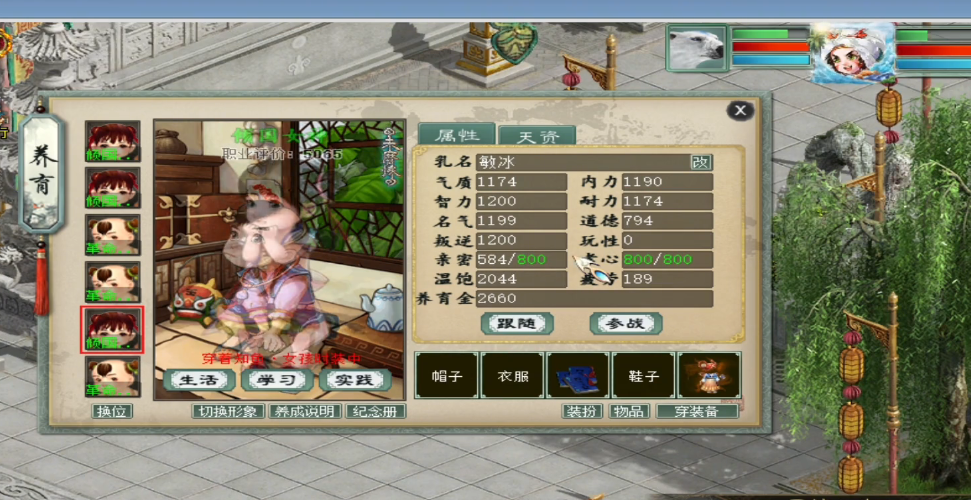Switch to the 天资 tab
The image size is (971, 500).
(536, 136)
